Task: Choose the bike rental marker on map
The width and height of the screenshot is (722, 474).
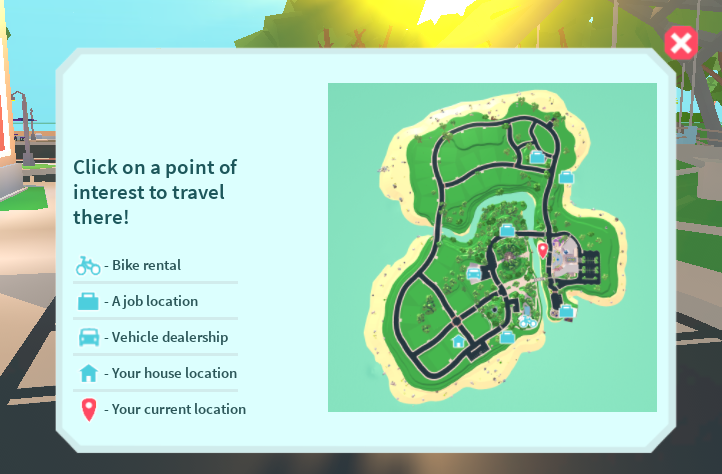Action: click(x=527, y=322)
